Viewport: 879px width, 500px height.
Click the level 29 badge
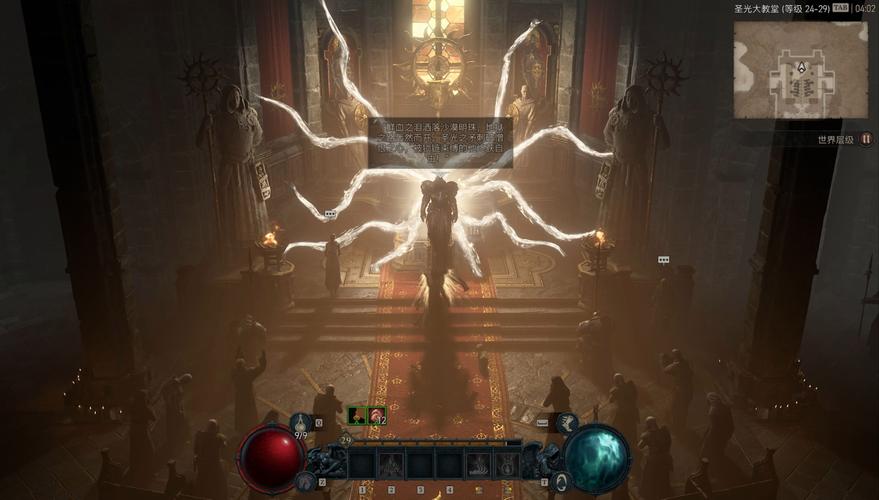(x=346, y=439)
